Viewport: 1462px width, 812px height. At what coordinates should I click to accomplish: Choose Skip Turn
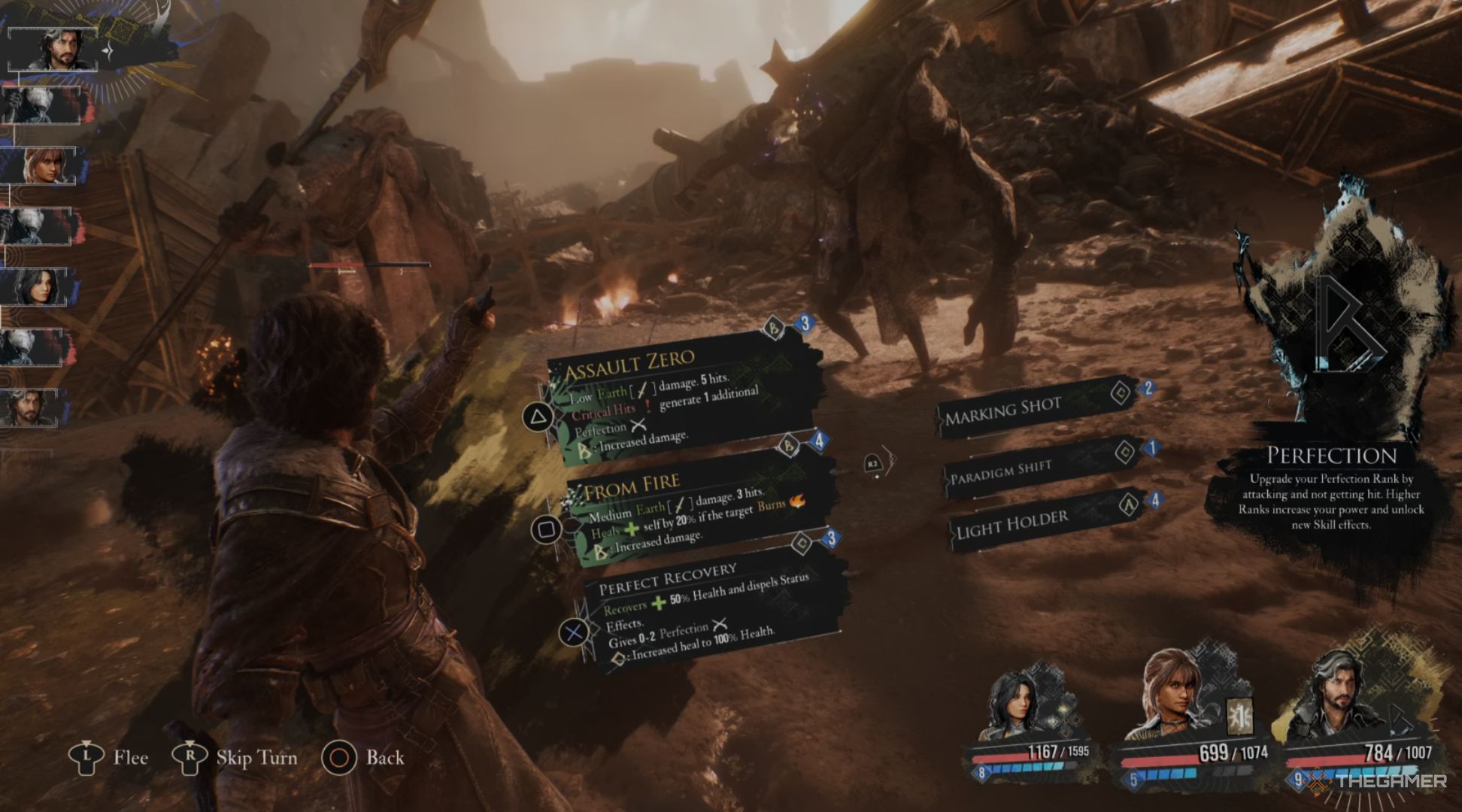[x=236, y=758]
